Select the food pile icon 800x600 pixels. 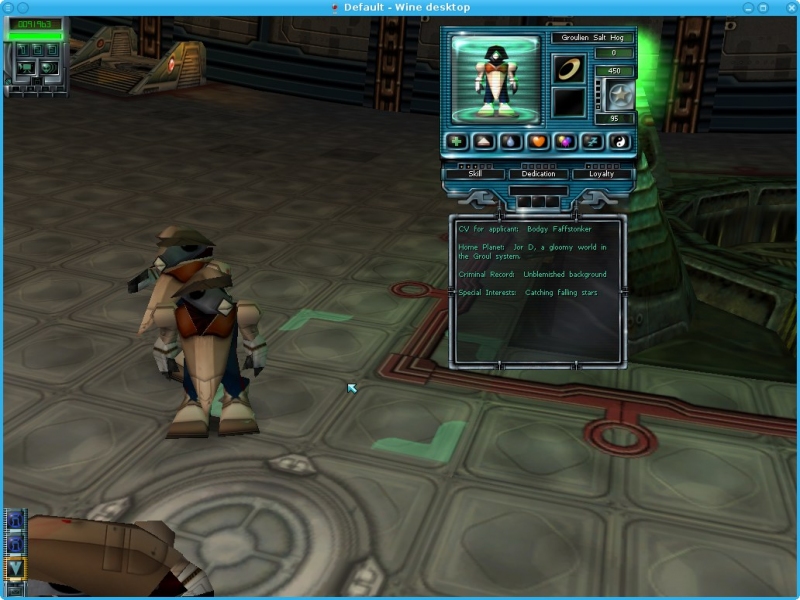click(x=483, y=142)
